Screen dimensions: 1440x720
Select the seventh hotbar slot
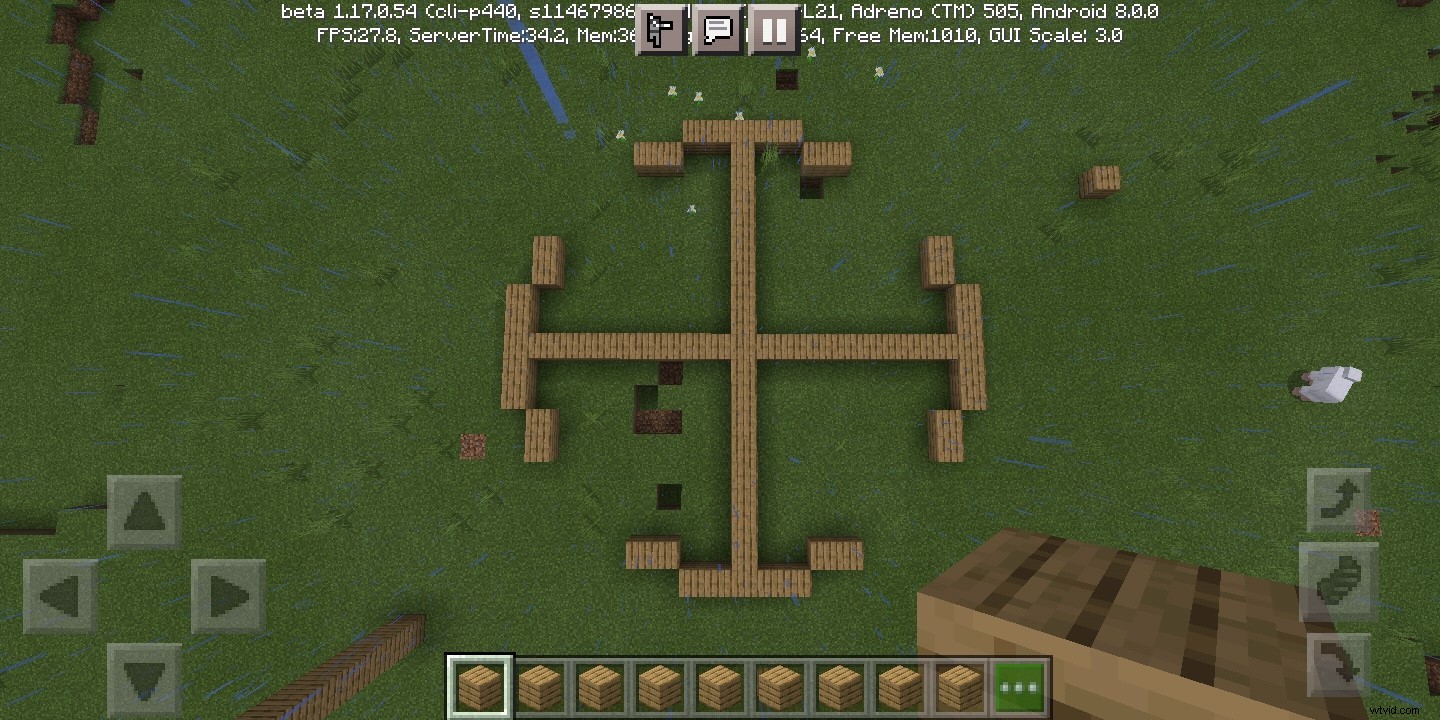(839, 686)
